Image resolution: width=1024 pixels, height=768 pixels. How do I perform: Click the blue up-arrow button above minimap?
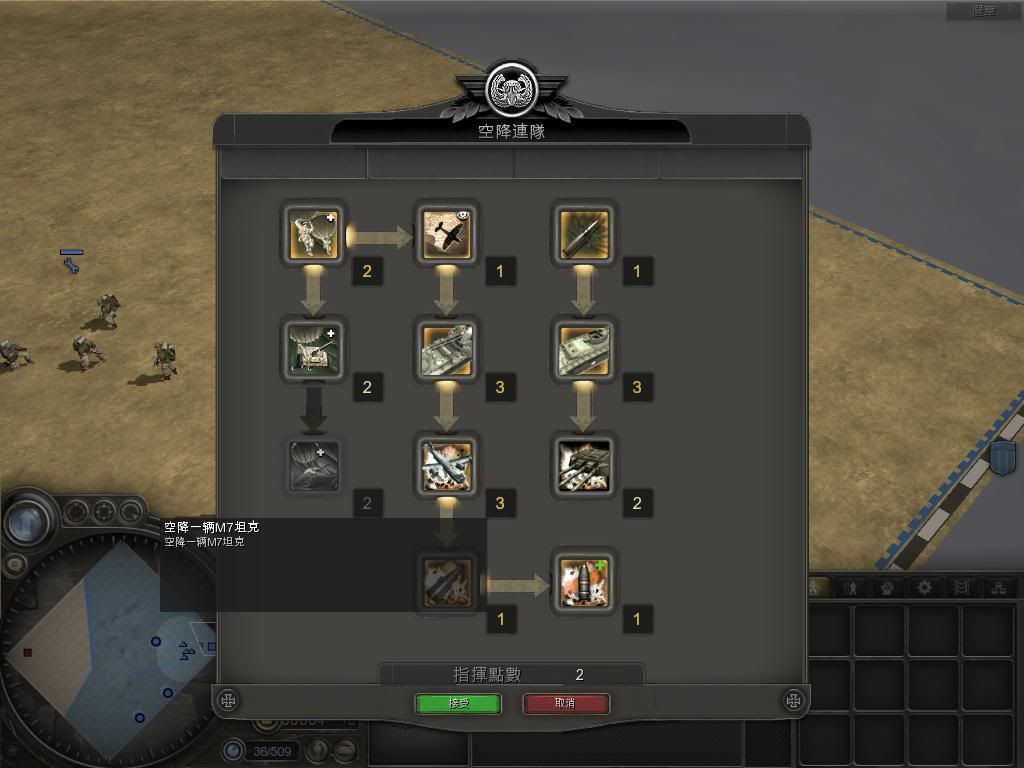[x=28, y=521]
